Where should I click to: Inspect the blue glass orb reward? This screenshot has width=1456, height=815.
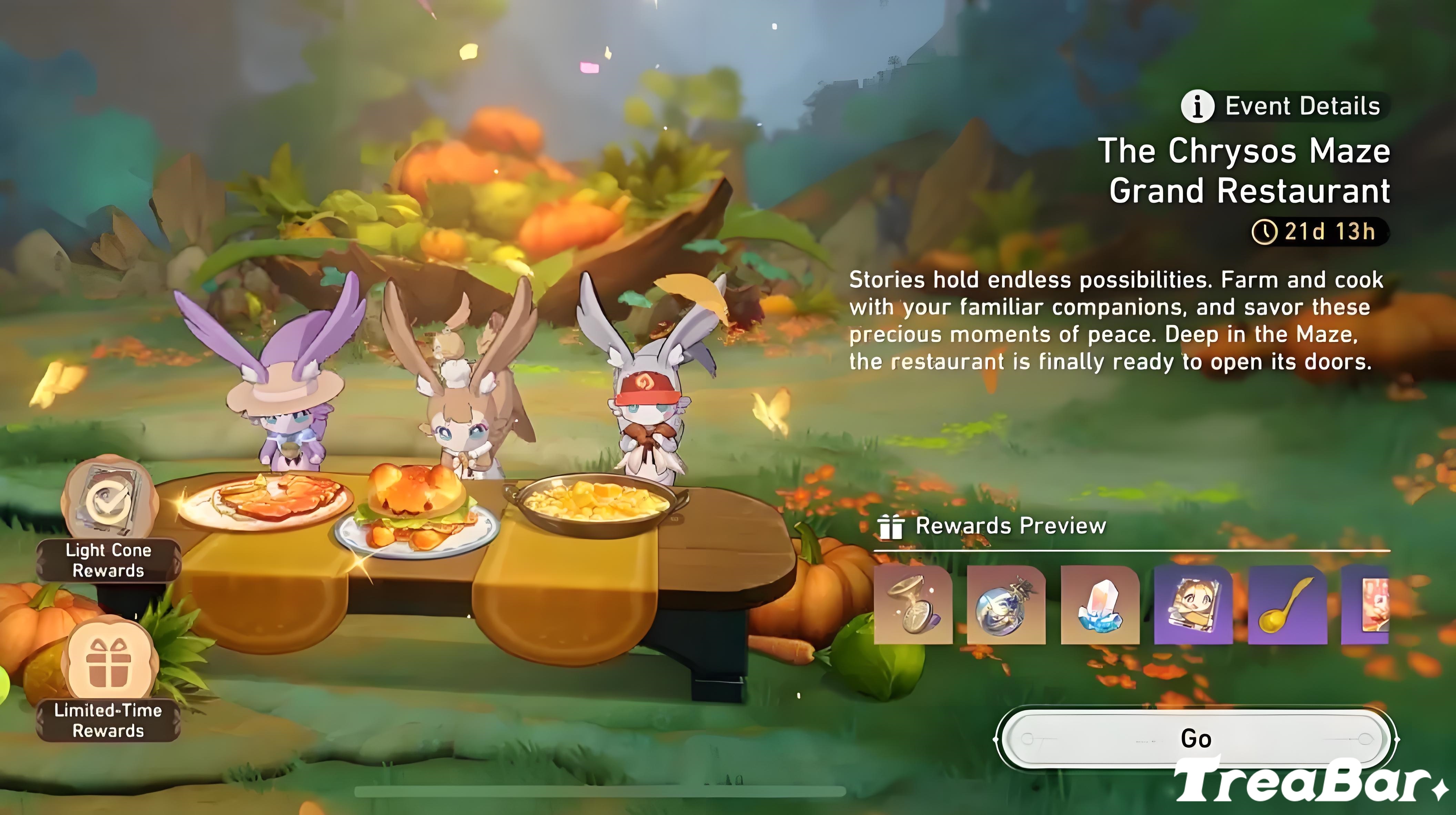(x=1005, y=605)
